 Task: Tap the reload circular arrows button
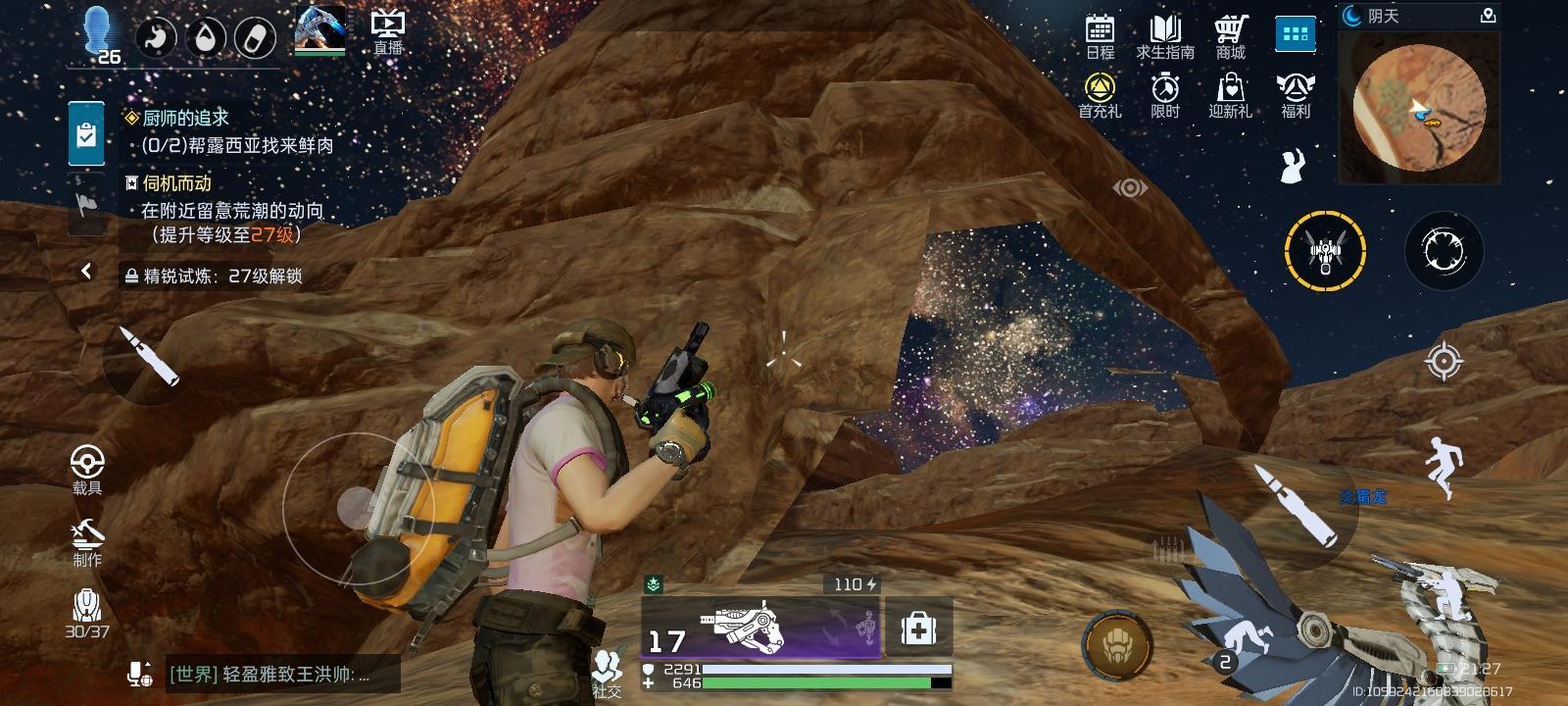pyautogui.click(x=1444, y=252)
